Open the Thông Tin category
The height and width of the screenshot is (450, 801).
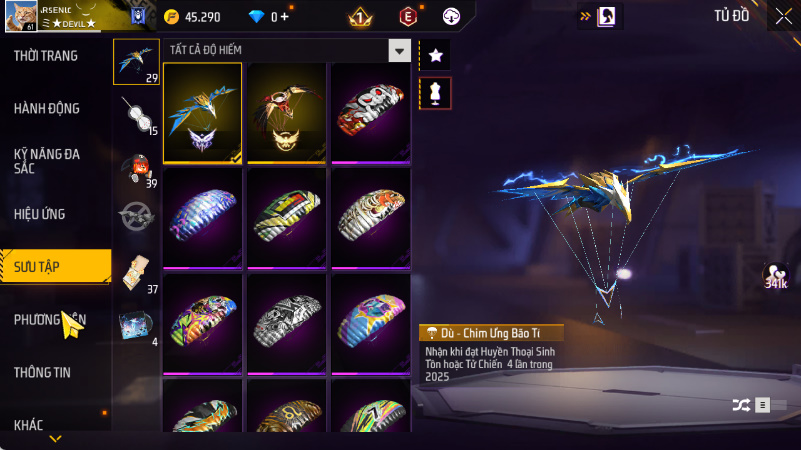point(43,372)
